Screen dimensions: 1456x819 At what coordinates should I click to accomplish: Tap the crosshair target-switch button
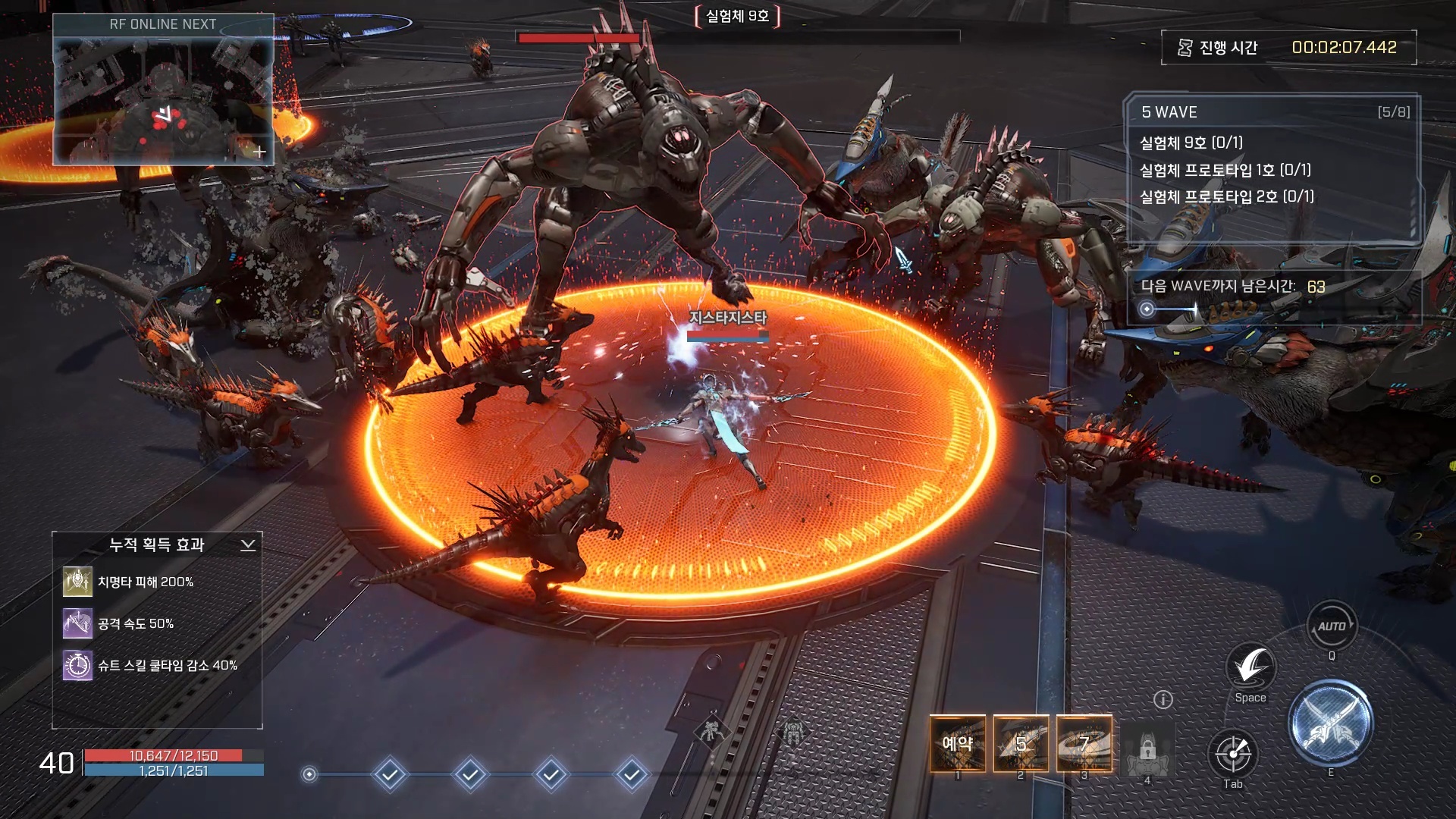point(1233,754)
